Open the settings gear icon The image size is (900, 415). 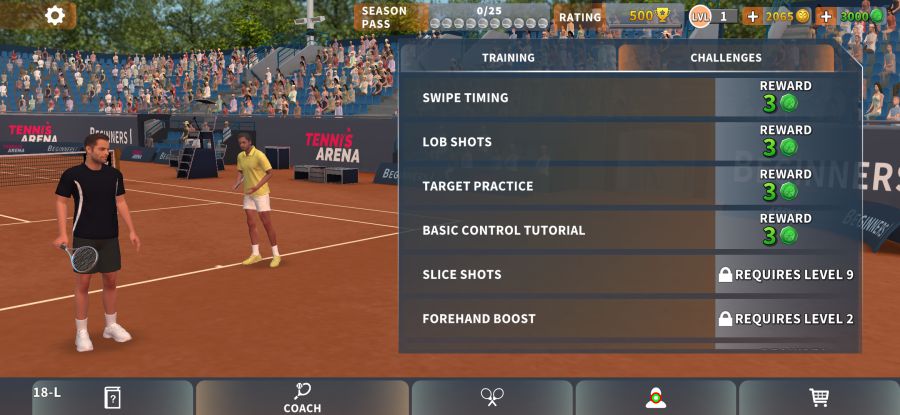click(55, 15)
